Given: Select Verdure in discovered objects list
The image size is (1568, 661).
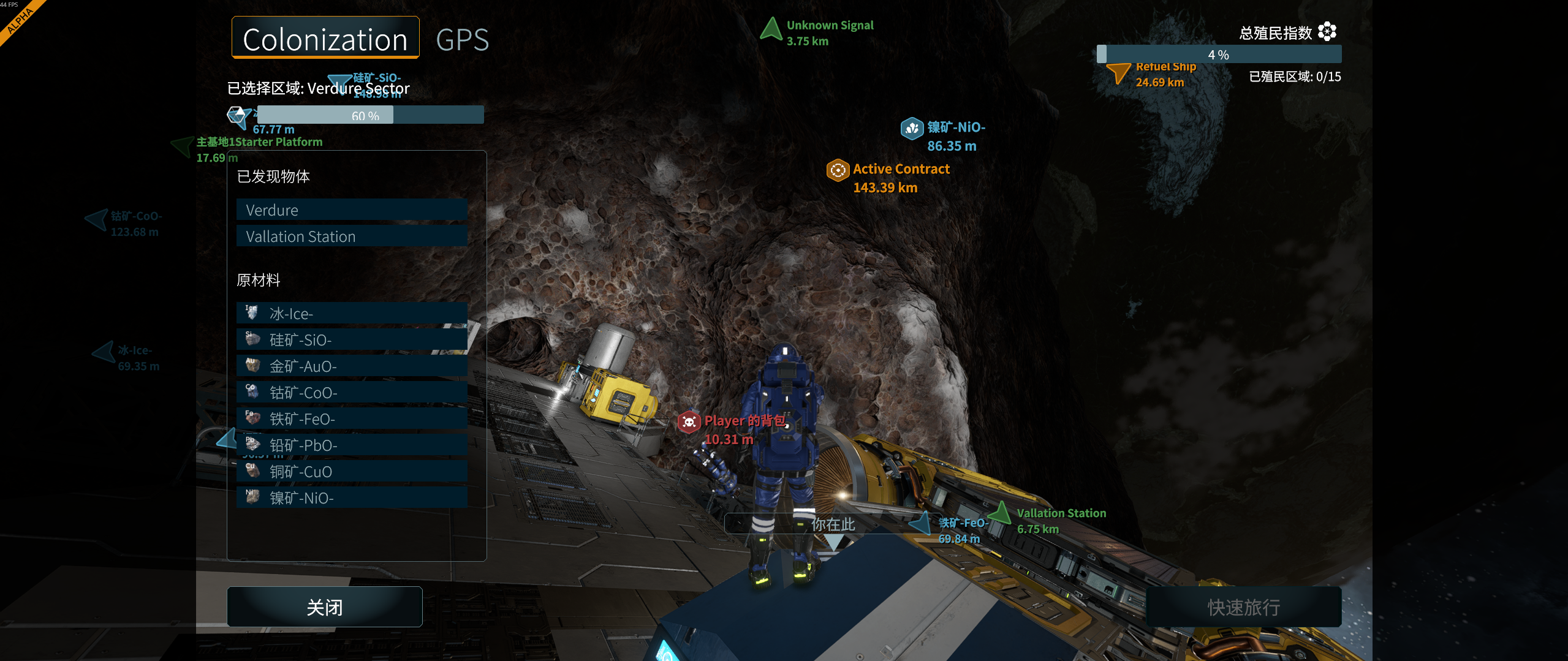Looking at the screenshot, I should click(352, 210).
